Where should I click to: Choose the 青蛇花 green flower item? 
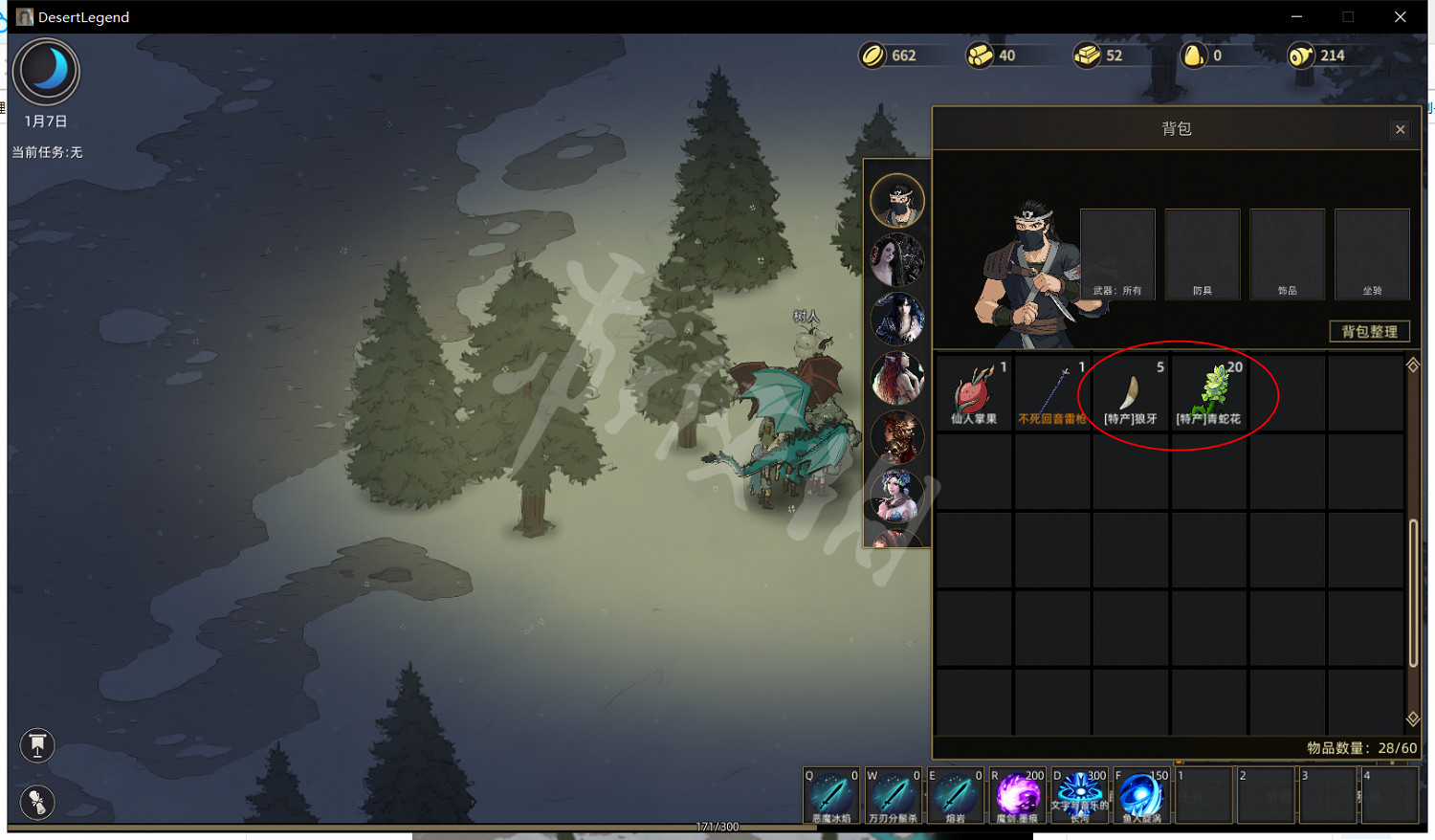pos(1209,393)
